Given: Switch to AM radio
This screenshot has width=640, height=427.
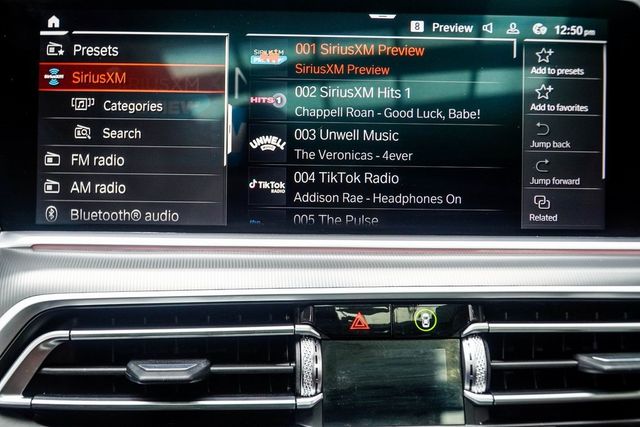Looking at the screenshot, I should tap(97, 187).
